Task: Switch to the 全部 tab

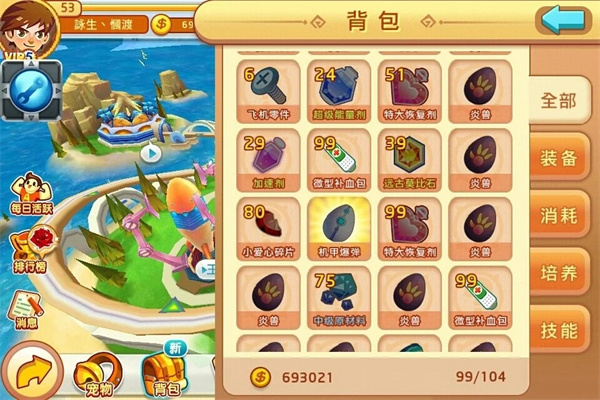Action: pos(559,100)
